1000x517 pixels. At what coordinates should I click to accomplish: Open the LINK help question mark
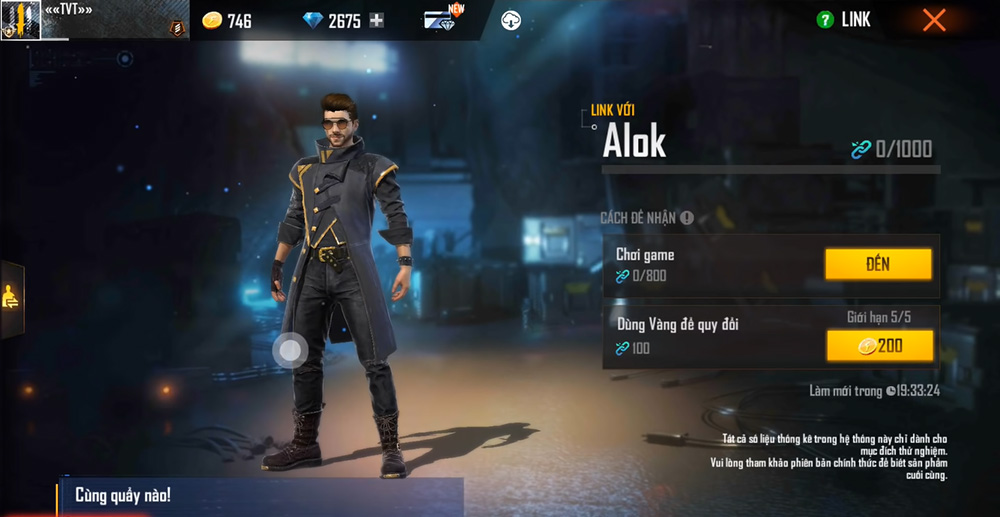[x=825, y=20]
